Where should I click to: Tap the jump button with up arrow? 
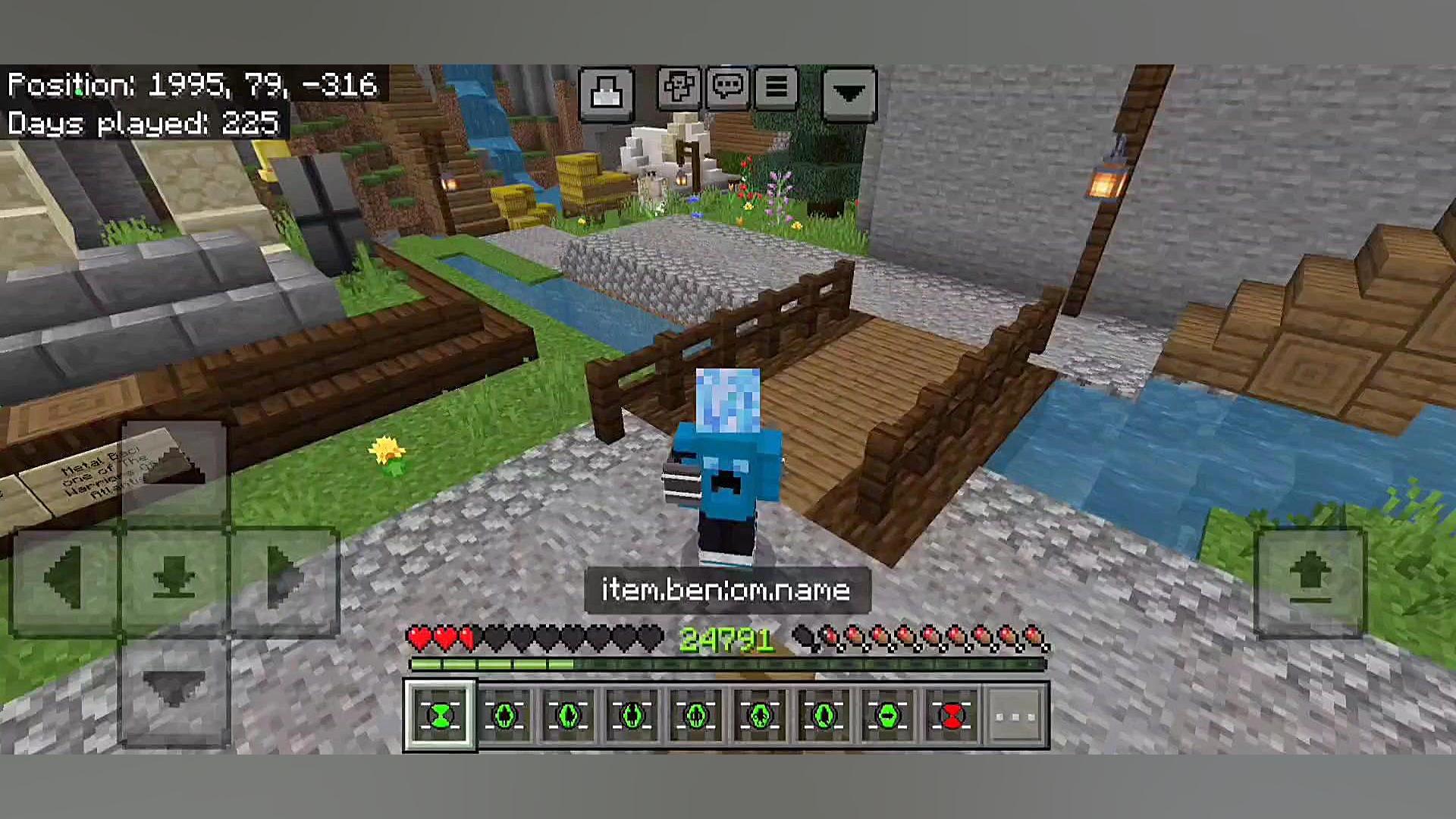[x=1310, y=580]
